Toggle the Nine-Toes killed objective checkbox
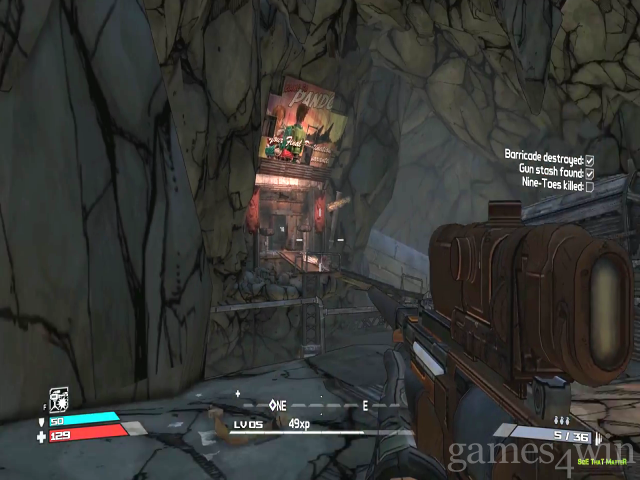 point(590,186)
